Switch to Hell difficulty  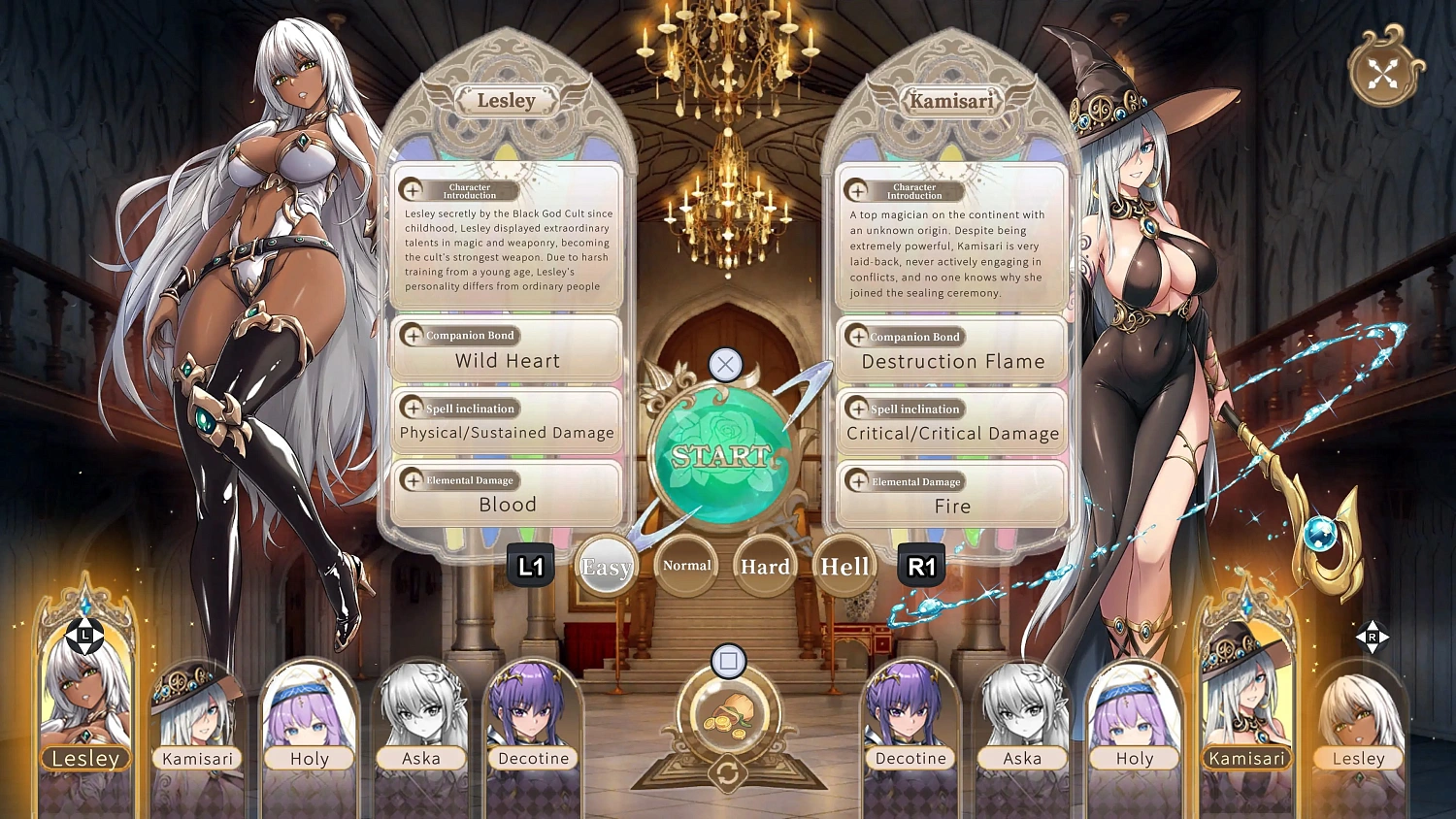pos(844,566)
